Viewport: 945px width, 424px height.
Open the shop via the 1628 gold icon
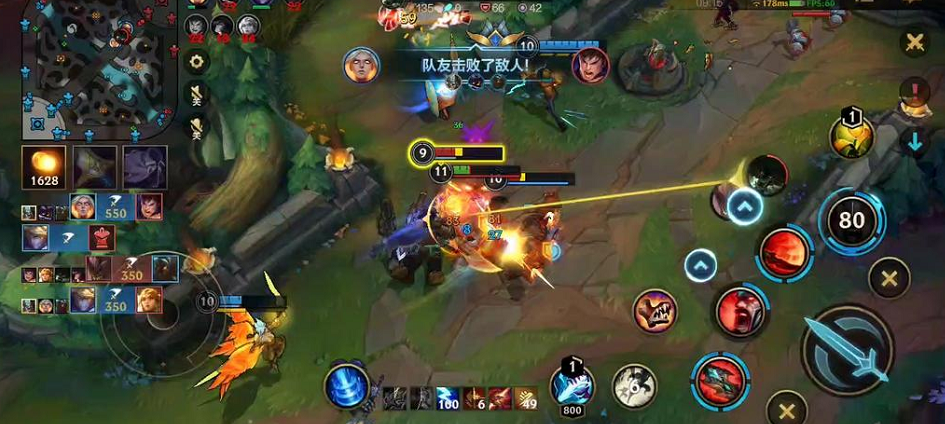(x=44, y=167)
